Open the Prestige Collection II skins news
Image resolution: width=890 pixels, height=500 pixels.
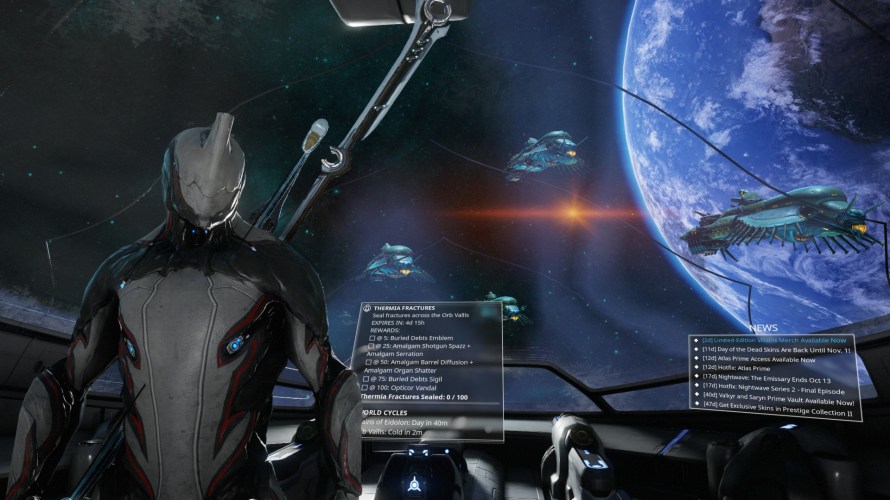[778, 411]
